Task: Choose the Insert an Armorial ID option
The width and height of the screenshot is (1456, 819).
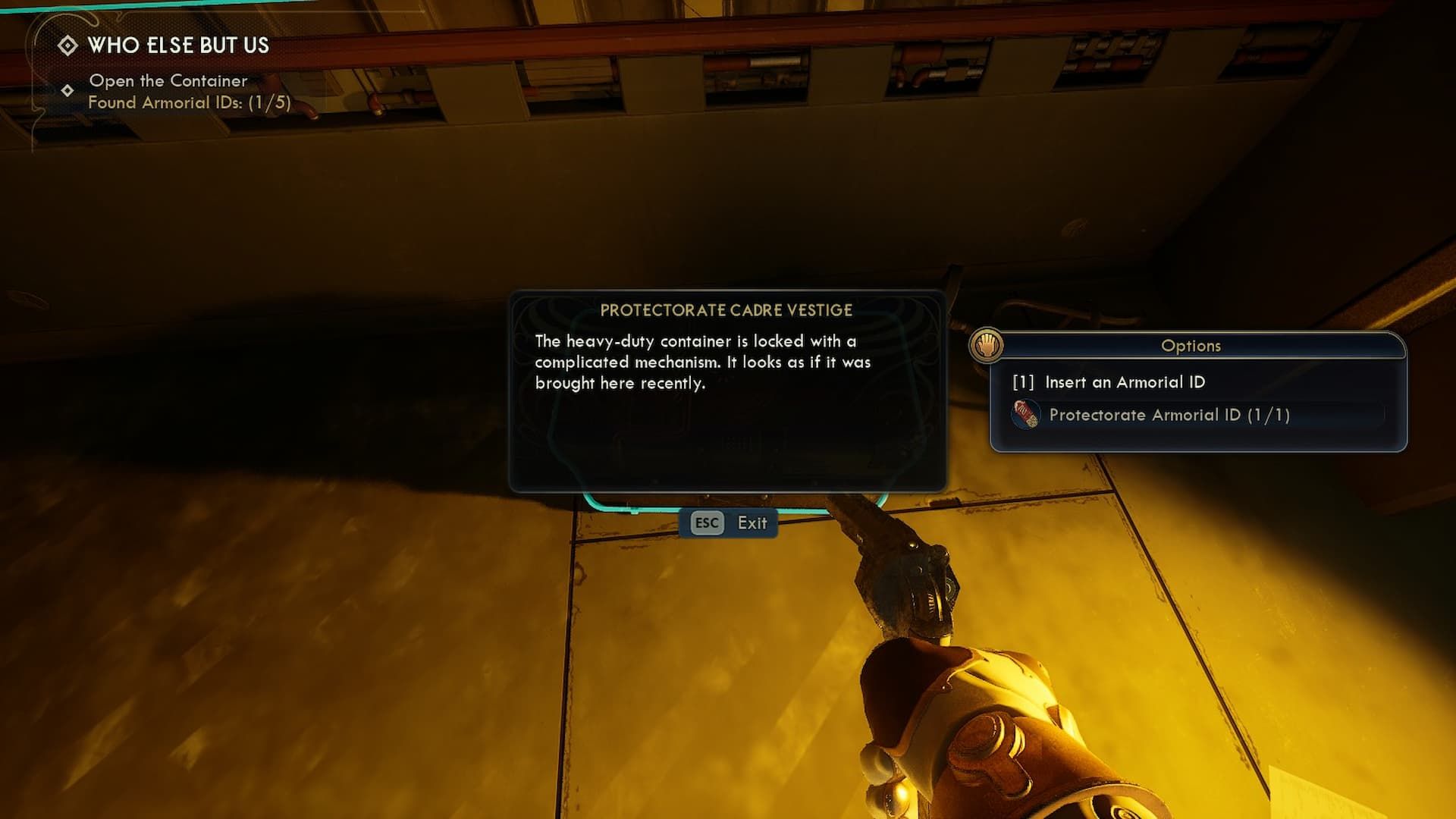Action: click(1124, 382)
